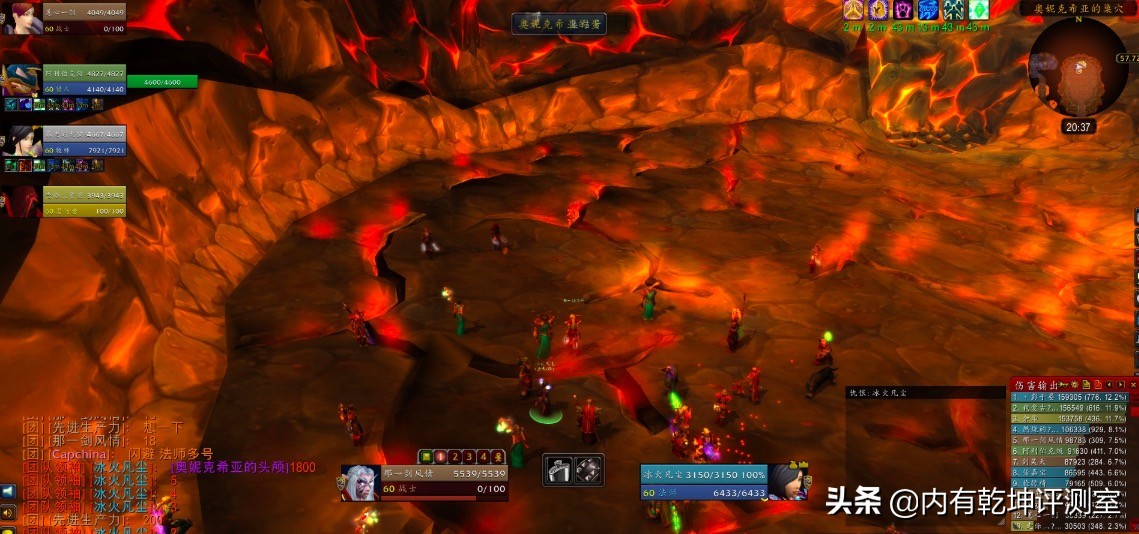Select the top party member's portrait
The image size is (1139, 534).
point(22,18)
